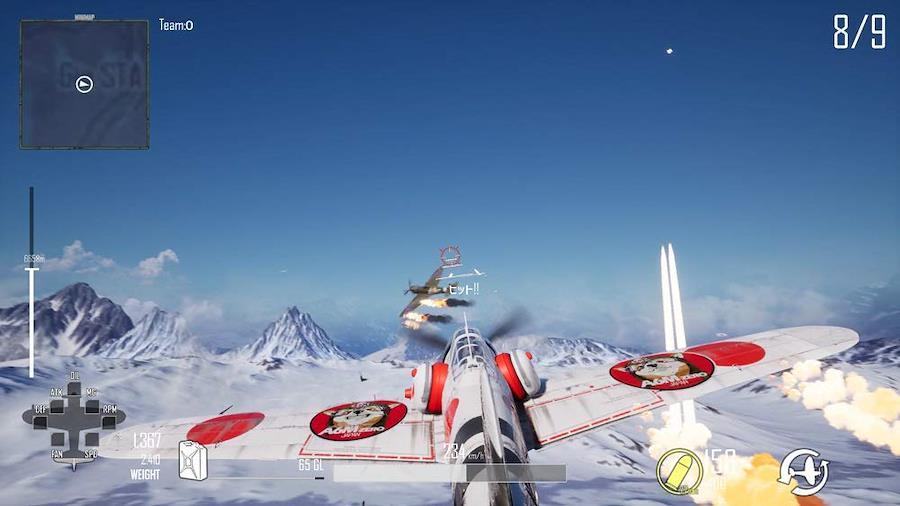Image resolution: width=900 pixels, height=506 pixels.
Task: Select the yellow bullet ammo icon
Action: pyautogui.click(x=679, y=470)
